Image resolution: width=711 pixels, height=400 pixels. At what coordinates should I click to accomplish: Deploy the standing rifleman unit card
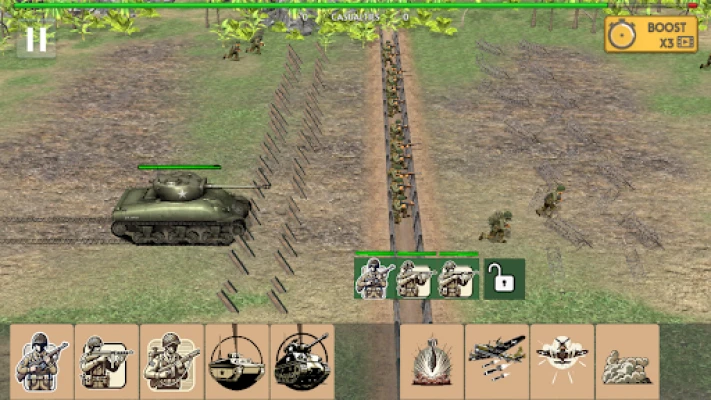pyautogui.click(x=42, y=356)
